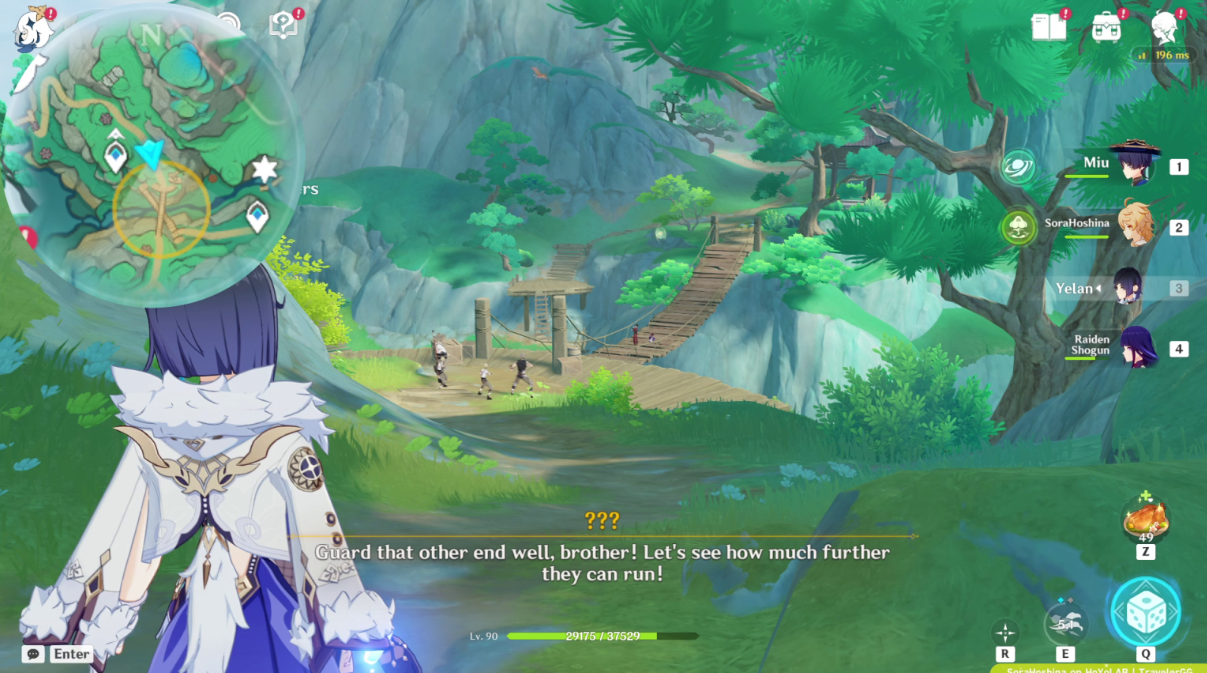Use the roast chicken food item
Image resolution: width=1207 pixels, height=673 pixels.
[x=1146, y=520]
